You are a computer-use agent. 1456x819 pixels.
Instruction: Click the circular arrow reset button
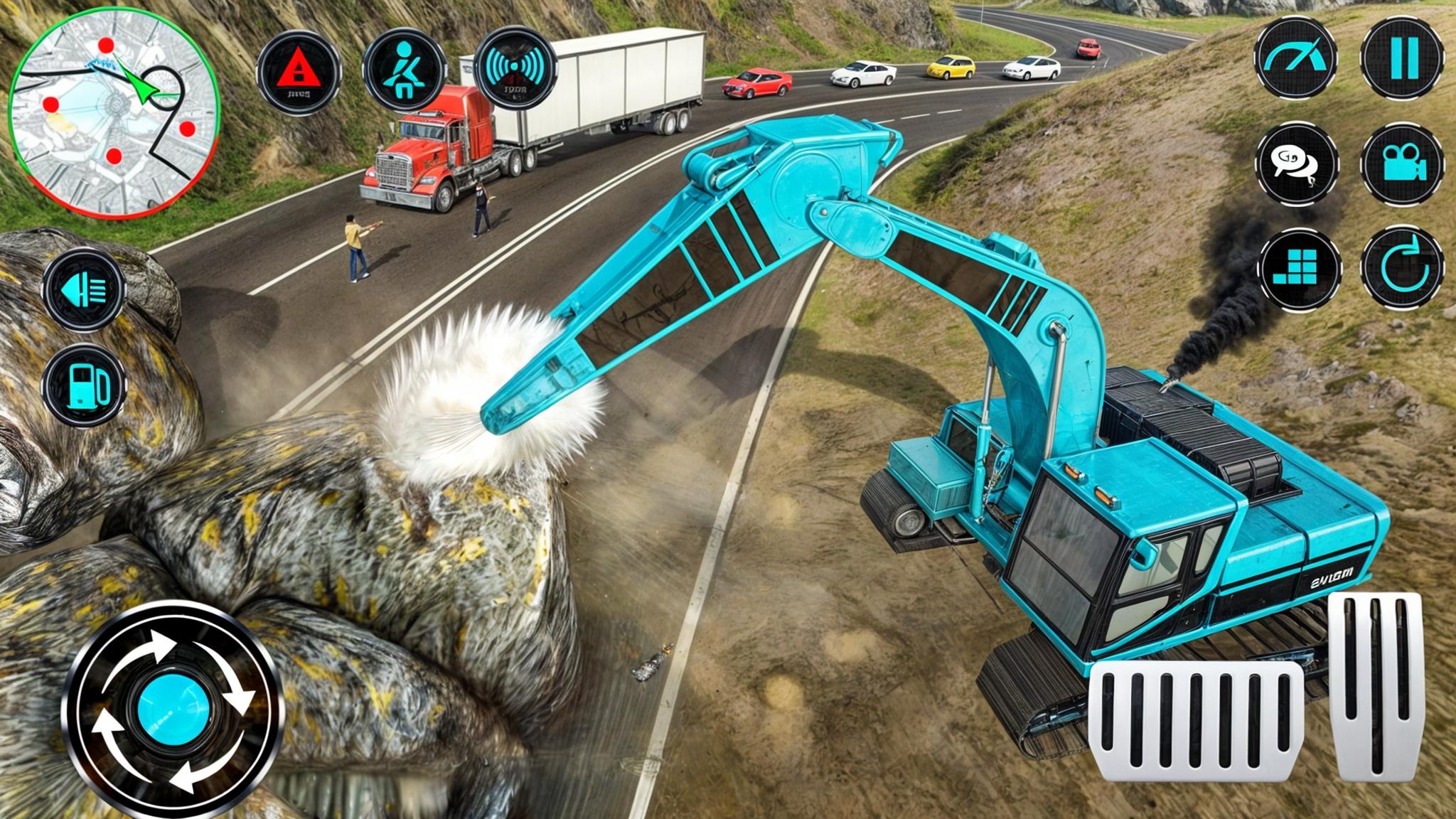pyautogui.click(x=1403, y=269)
